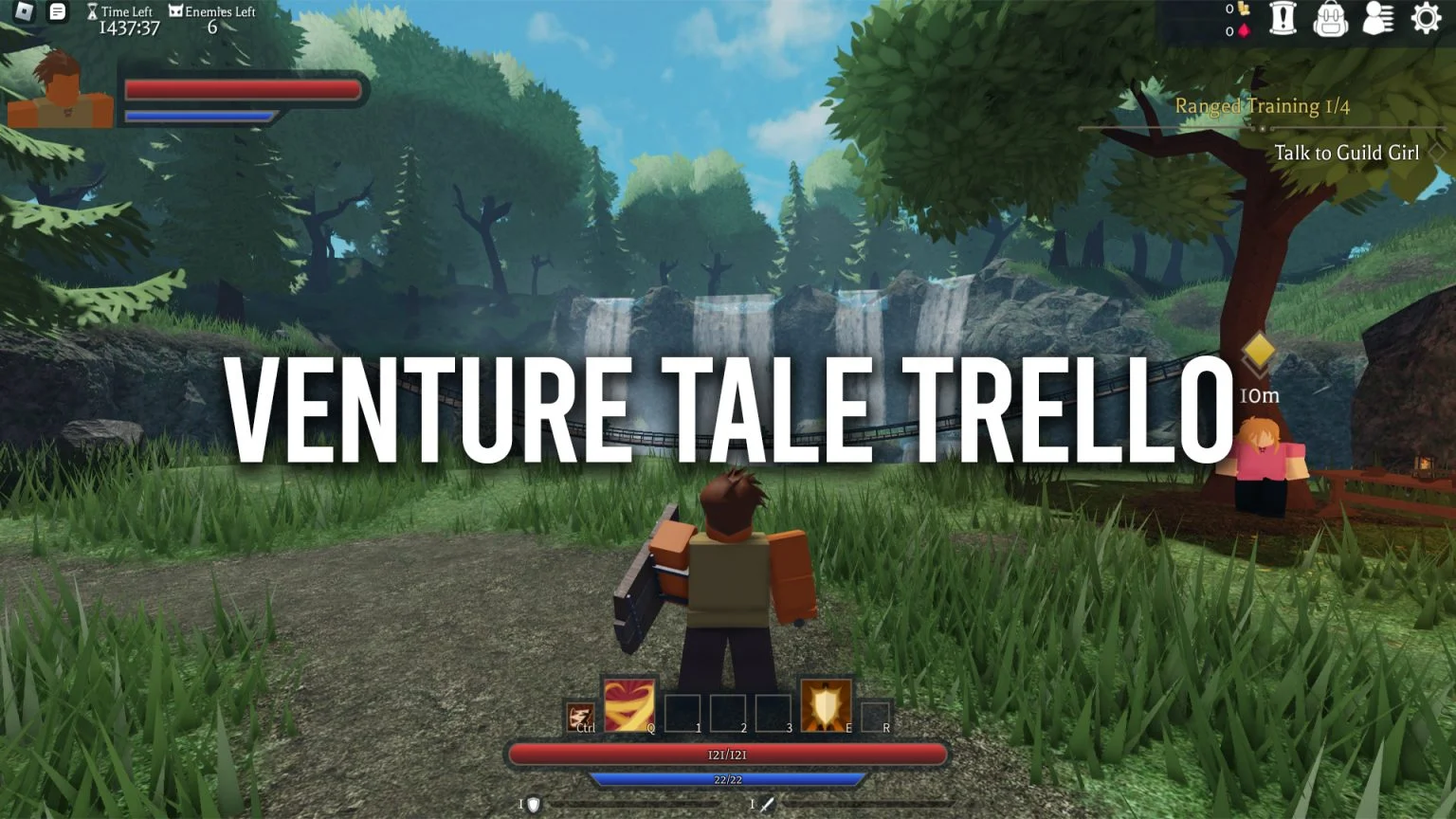
Task: Click the chat document icon top-left
Action: (57, 10)
